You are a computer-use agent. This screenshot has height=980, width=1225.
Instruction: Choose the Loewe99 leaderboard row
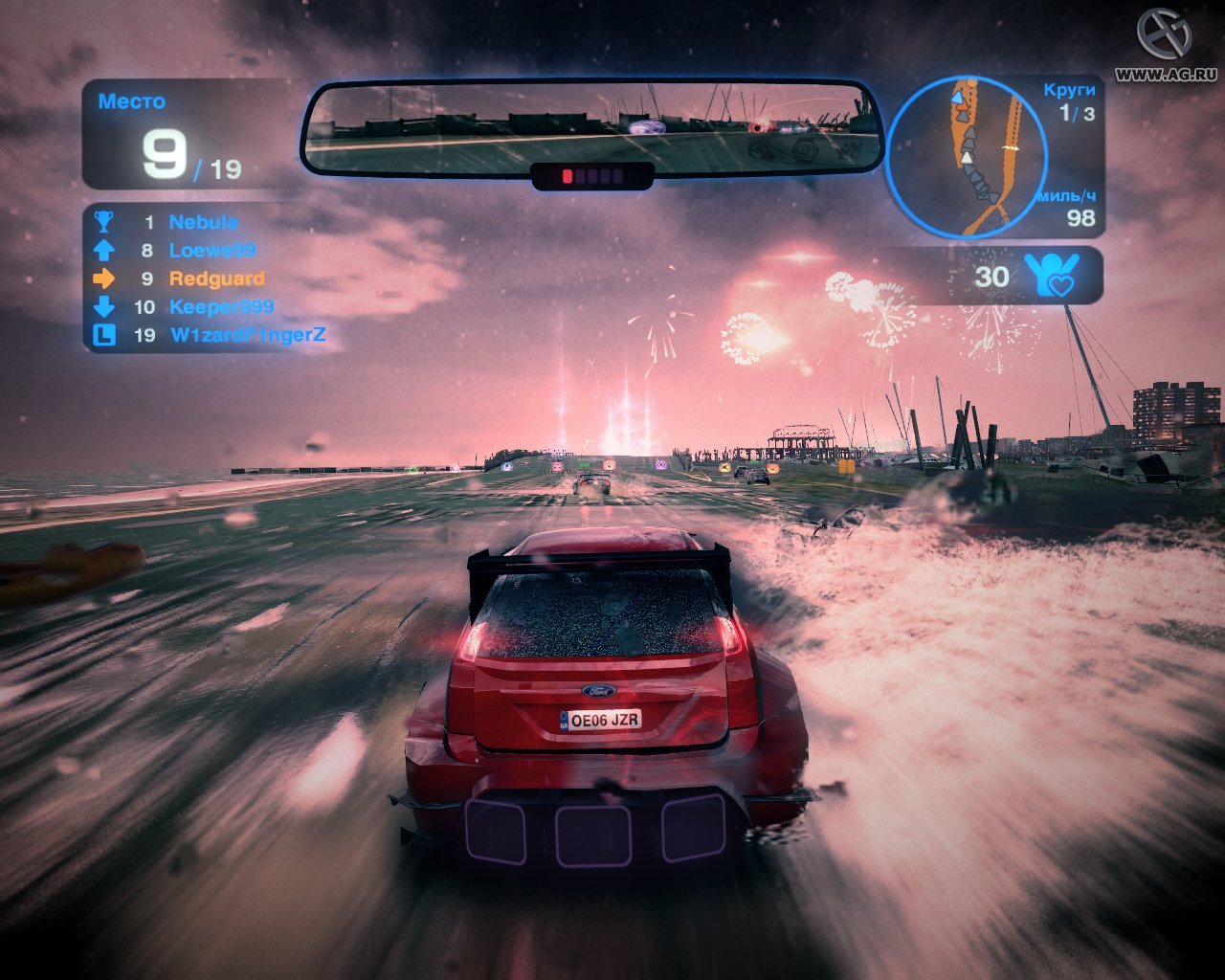(x=212, y=251)
